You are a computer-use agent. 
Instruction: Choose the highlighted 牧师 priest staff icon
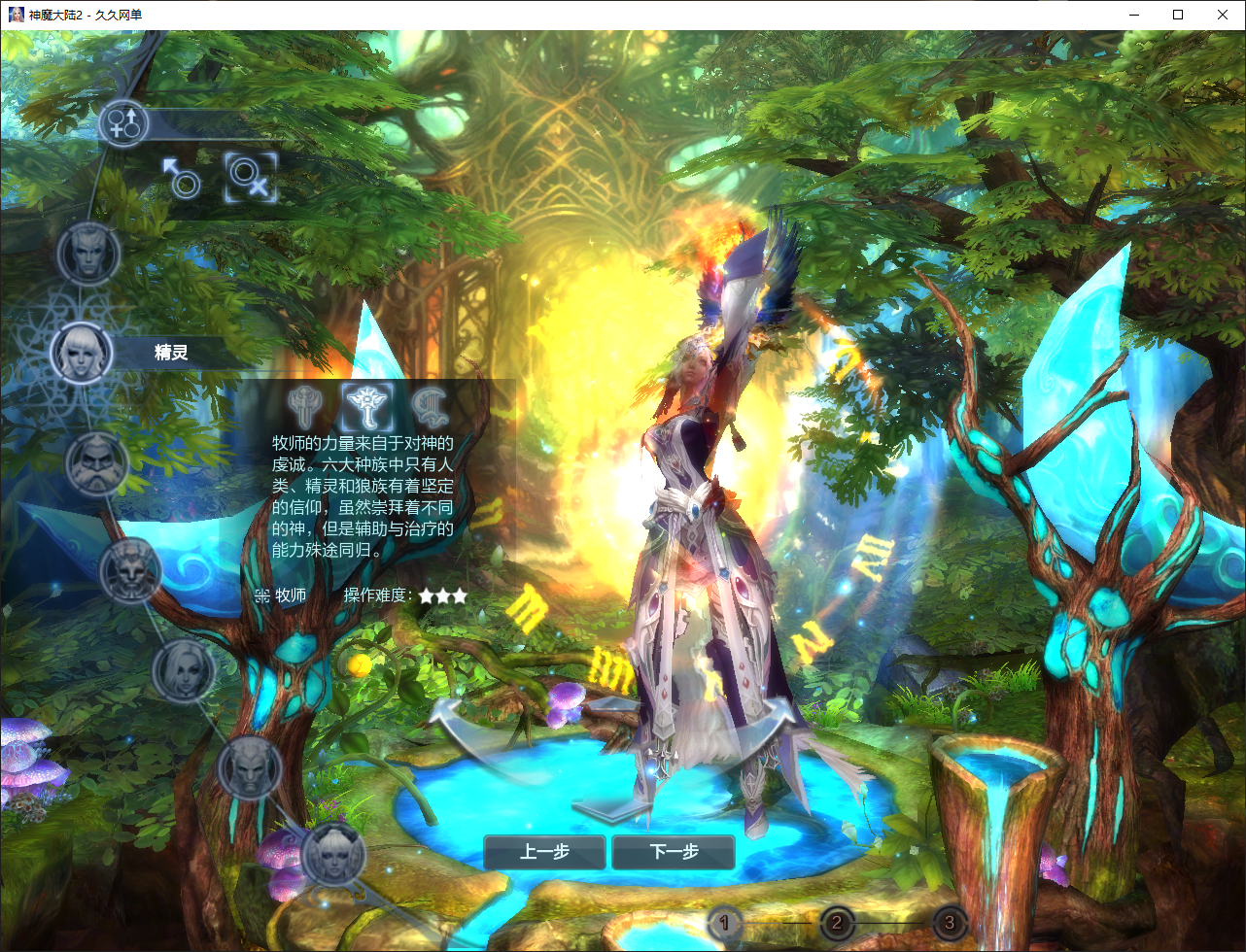click(367, 404)
